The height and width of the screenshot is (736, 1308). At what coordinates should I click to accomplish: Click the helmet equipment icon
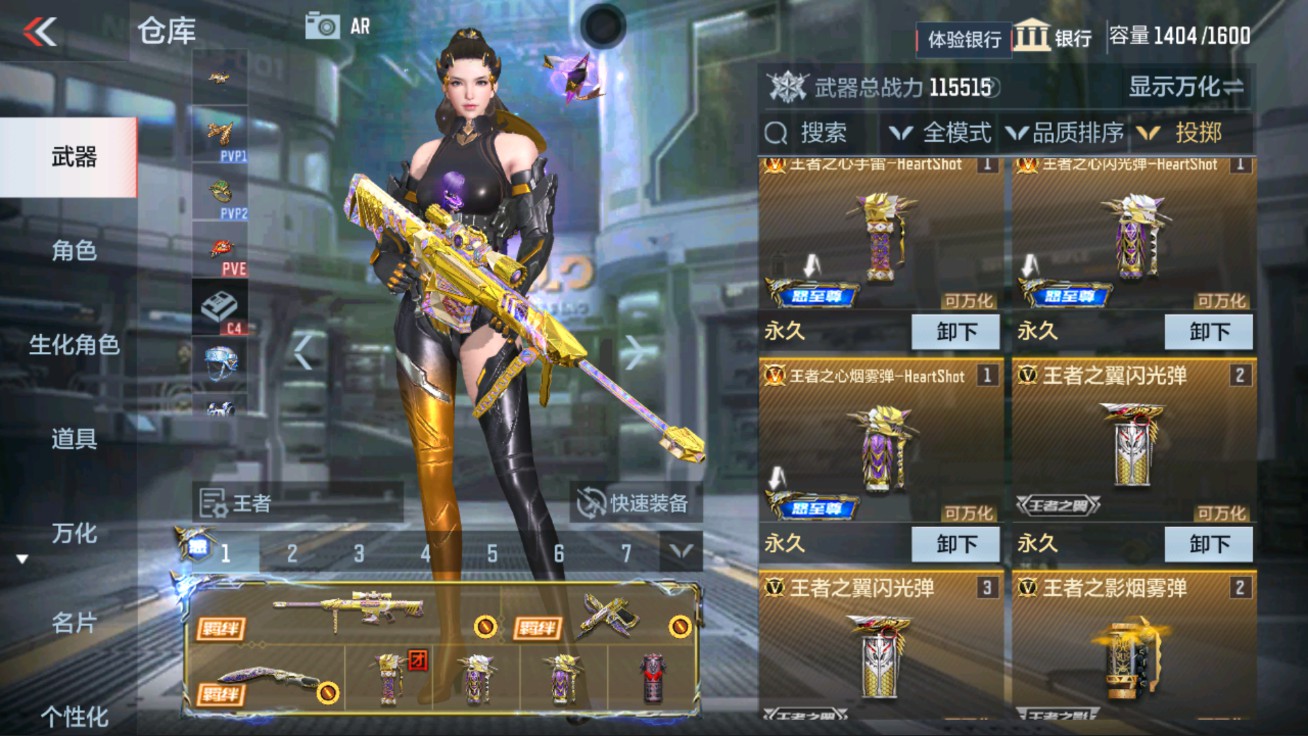220,362
